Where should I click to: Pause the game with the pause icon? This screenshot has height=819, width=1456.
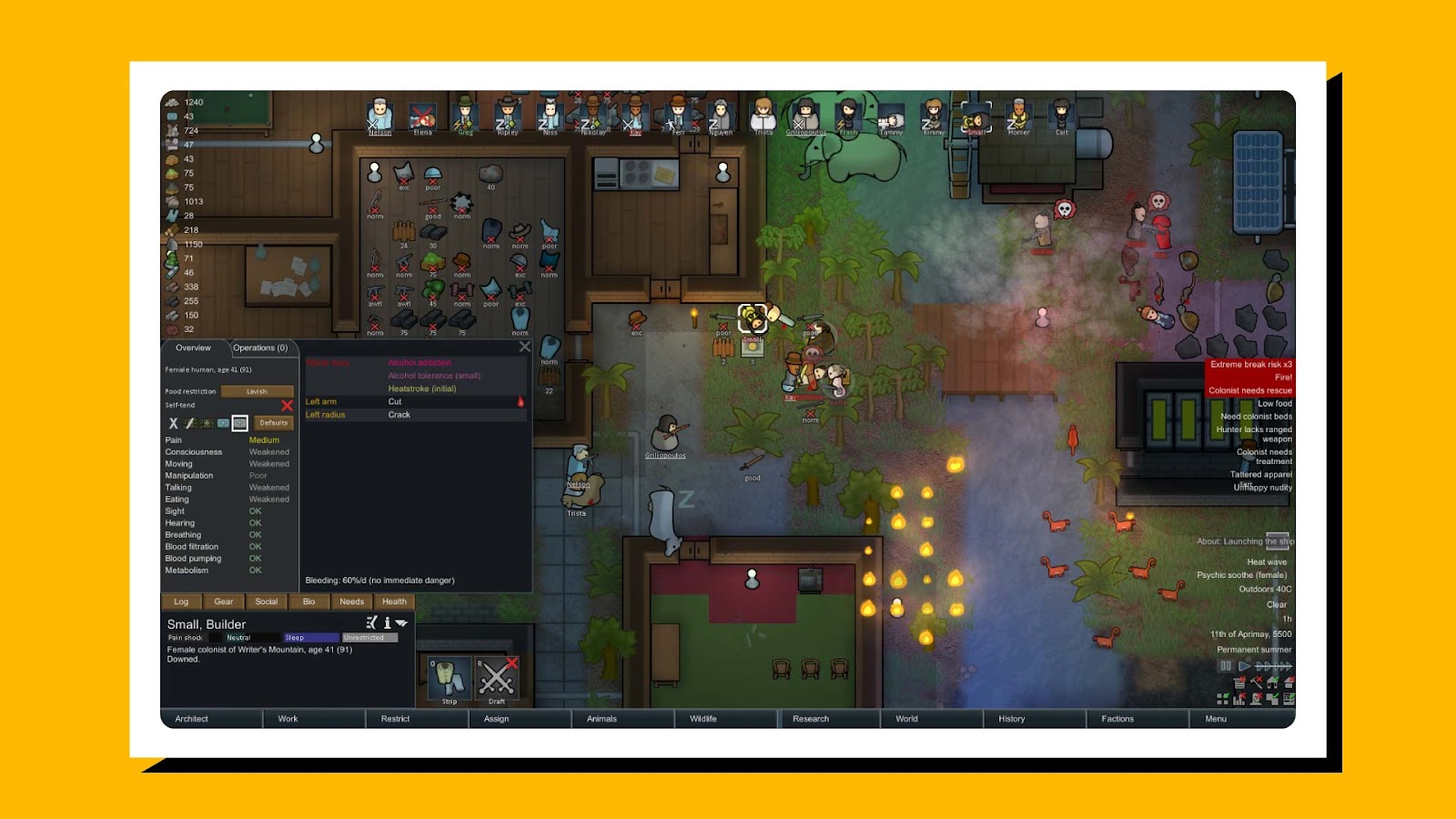[x=1227, y=666]
